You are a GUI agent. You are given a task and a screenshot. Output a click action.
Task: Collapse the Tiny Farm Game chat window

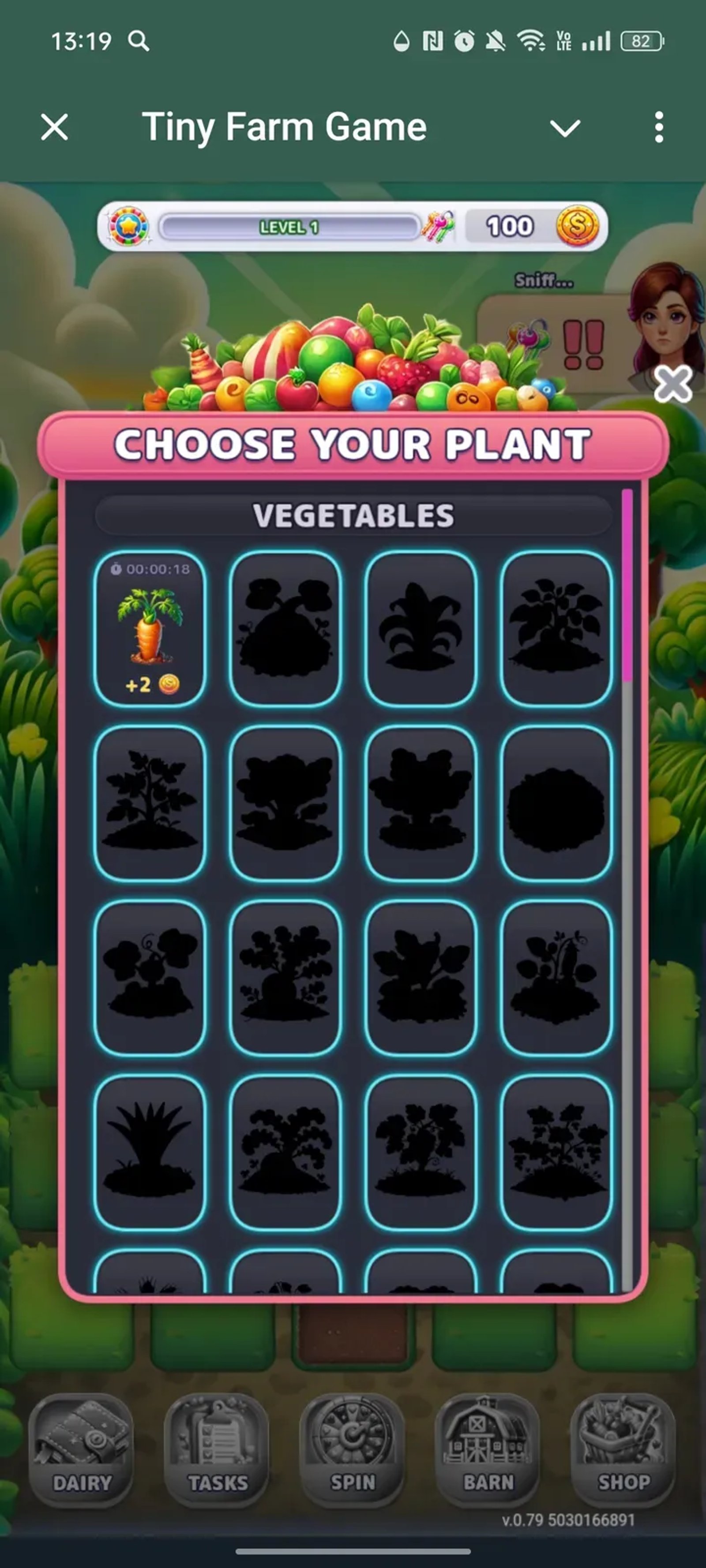565,128
